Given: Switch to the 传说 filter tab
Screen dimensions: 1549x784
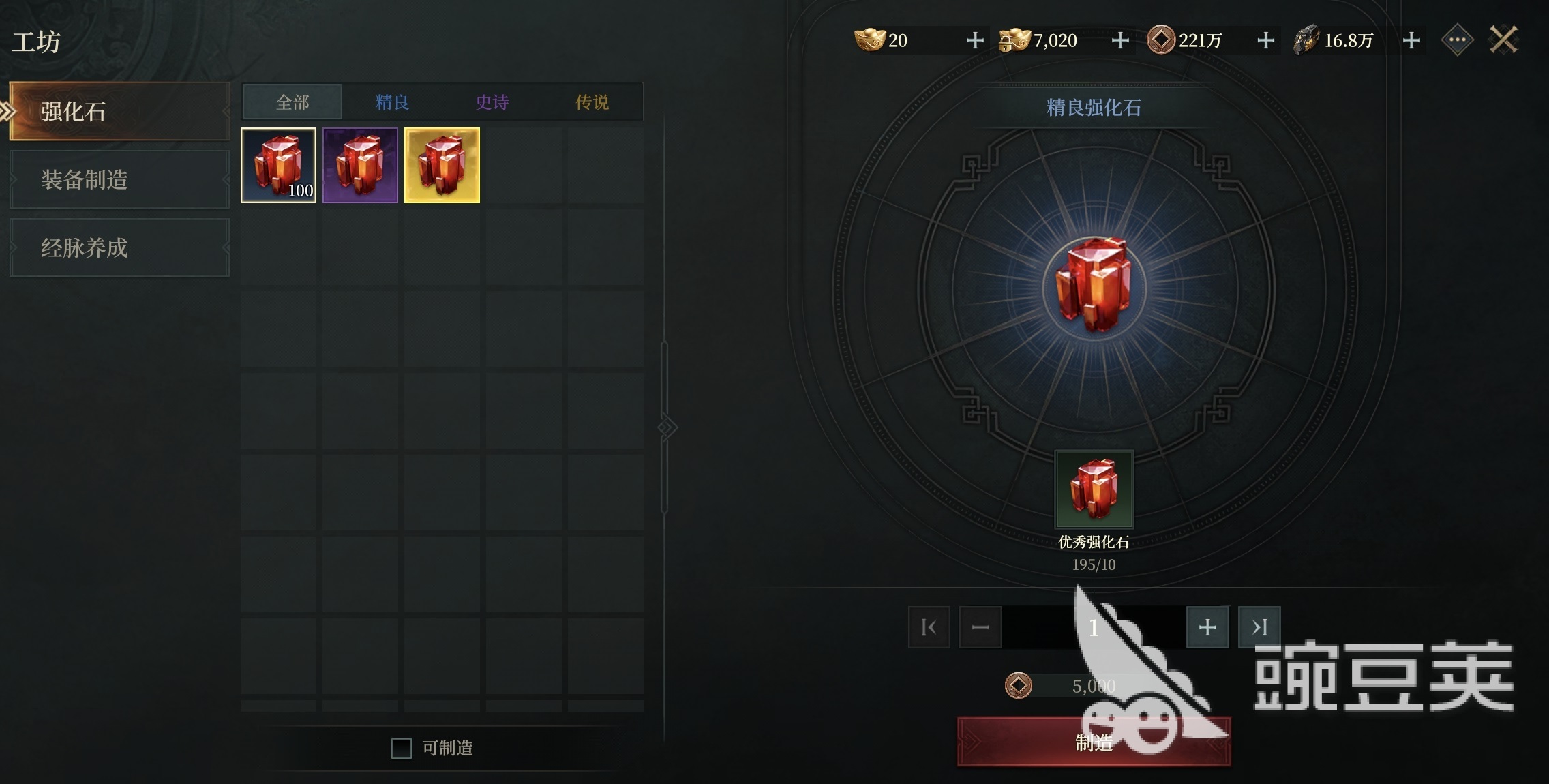Looking at the screenshot, I should pos(592,102).
